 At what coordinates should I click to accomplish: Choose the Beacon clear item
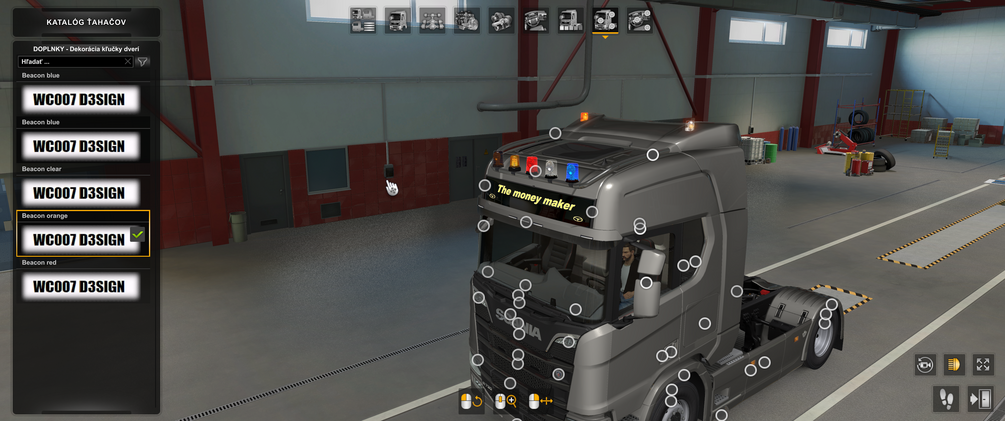pos(79,192)
